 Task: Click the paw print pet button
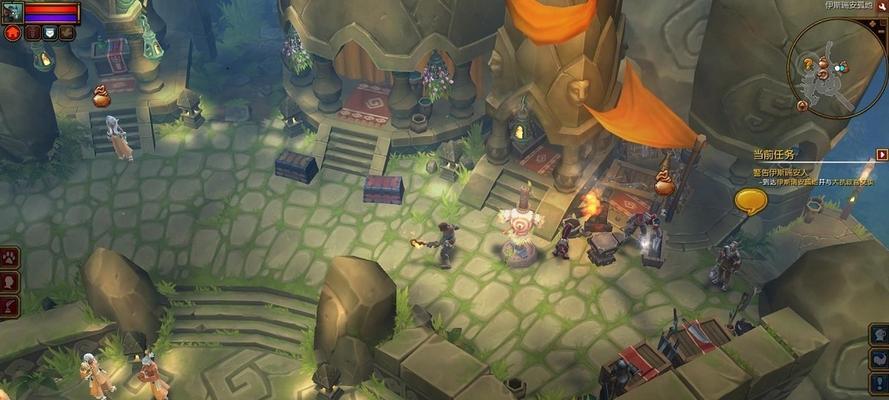click(9, 258)
